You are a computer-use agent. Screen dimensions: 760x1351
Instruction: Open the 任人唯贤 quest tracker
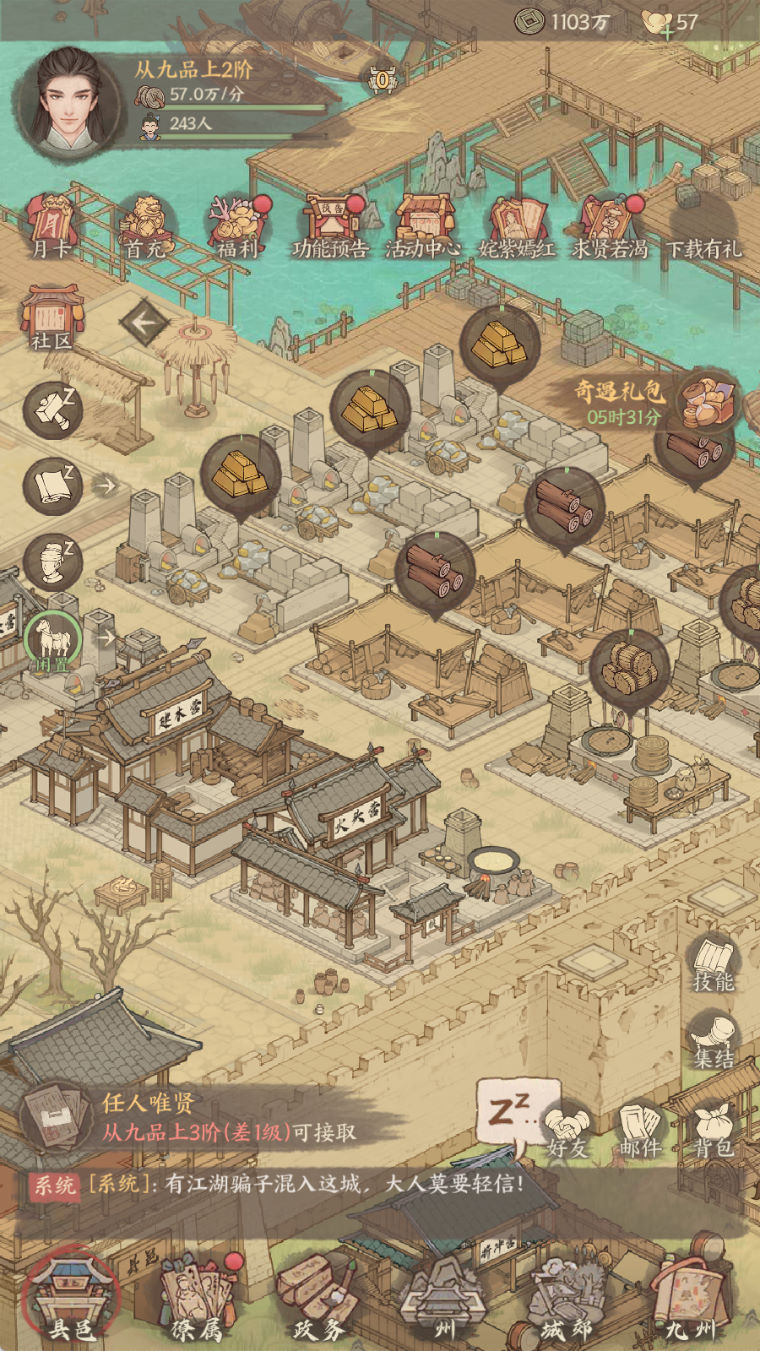coord(190,1118)
